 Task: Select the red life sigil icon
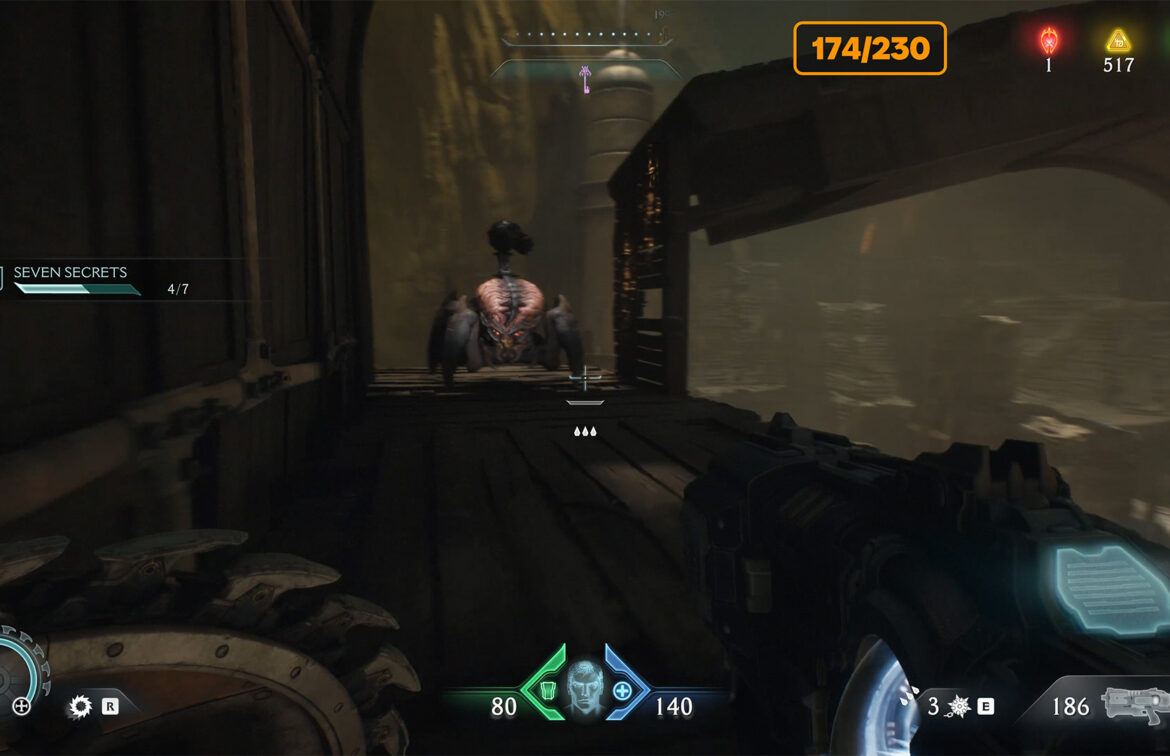[x=1048, y=41]
